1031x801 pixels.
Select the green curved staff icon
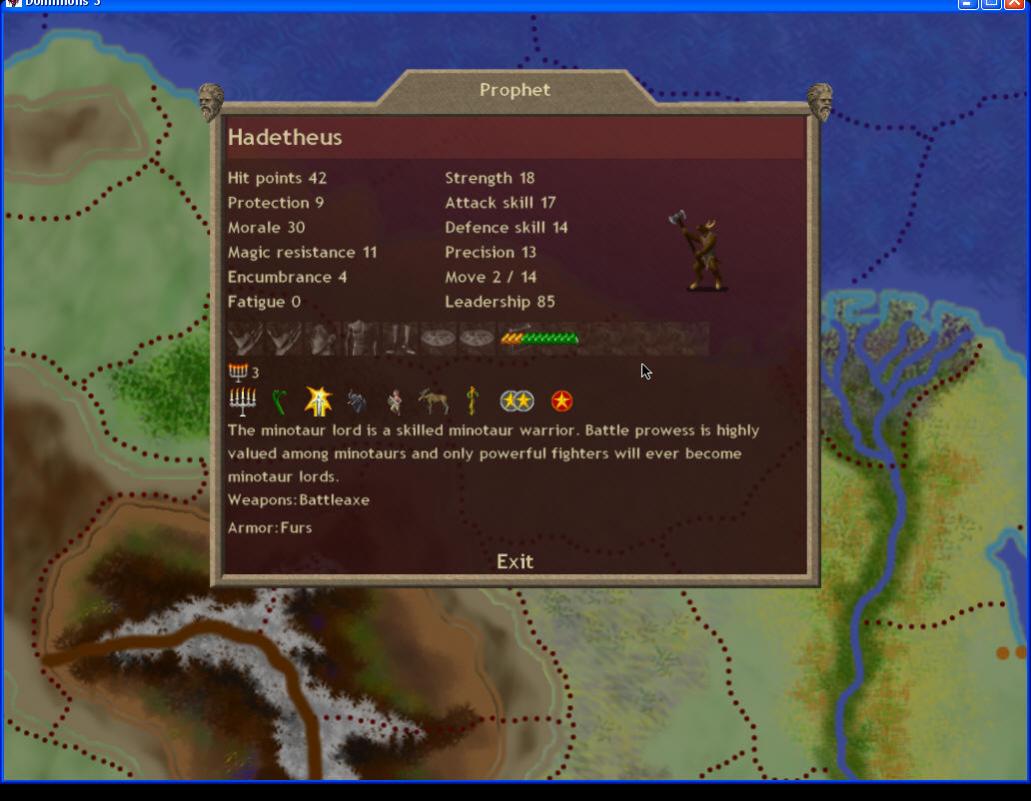coord(280,402)
